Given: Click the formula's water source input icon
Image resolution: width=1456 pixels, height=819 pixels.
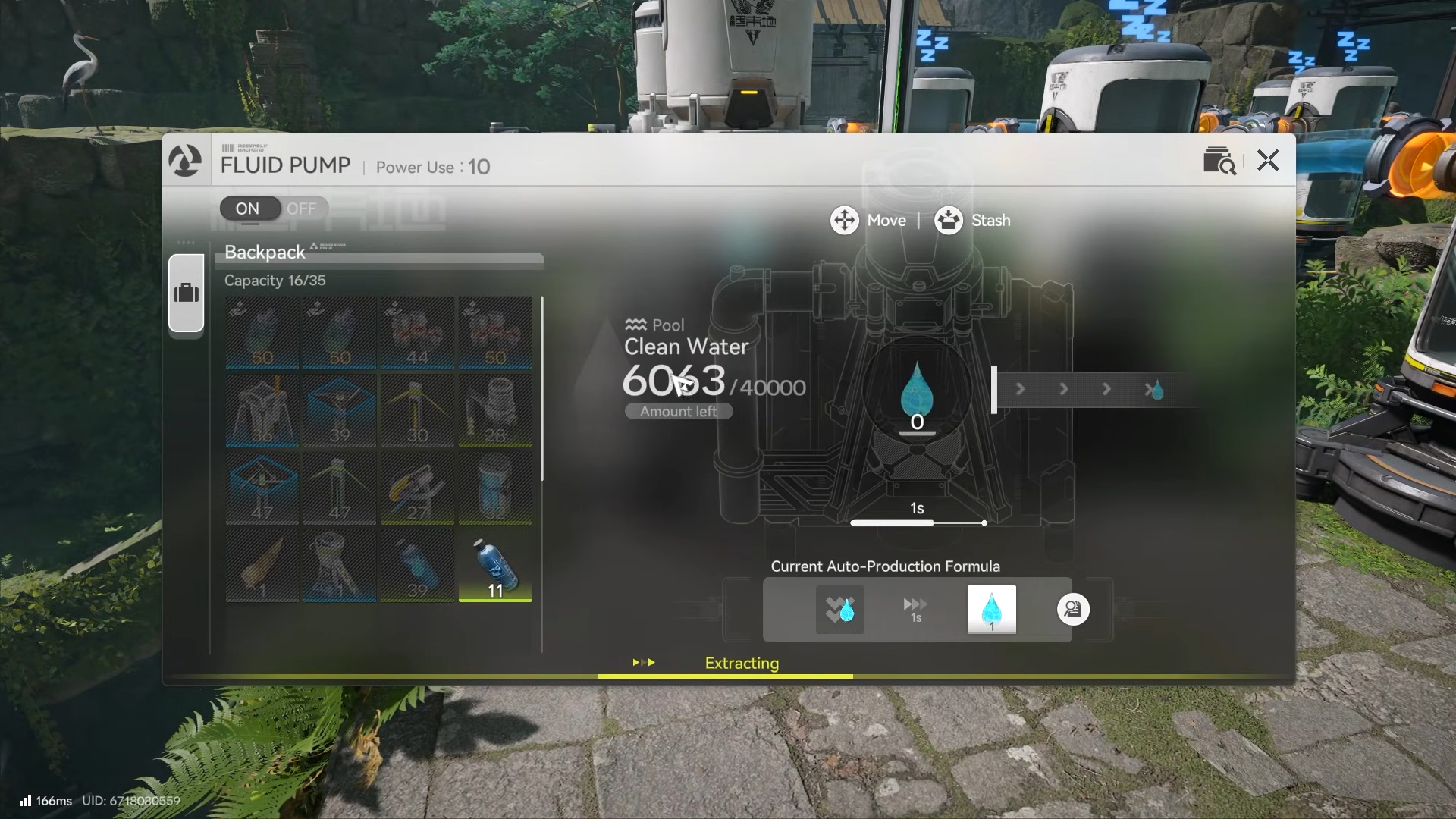Looking at the screenshot, I should (839, 609).
